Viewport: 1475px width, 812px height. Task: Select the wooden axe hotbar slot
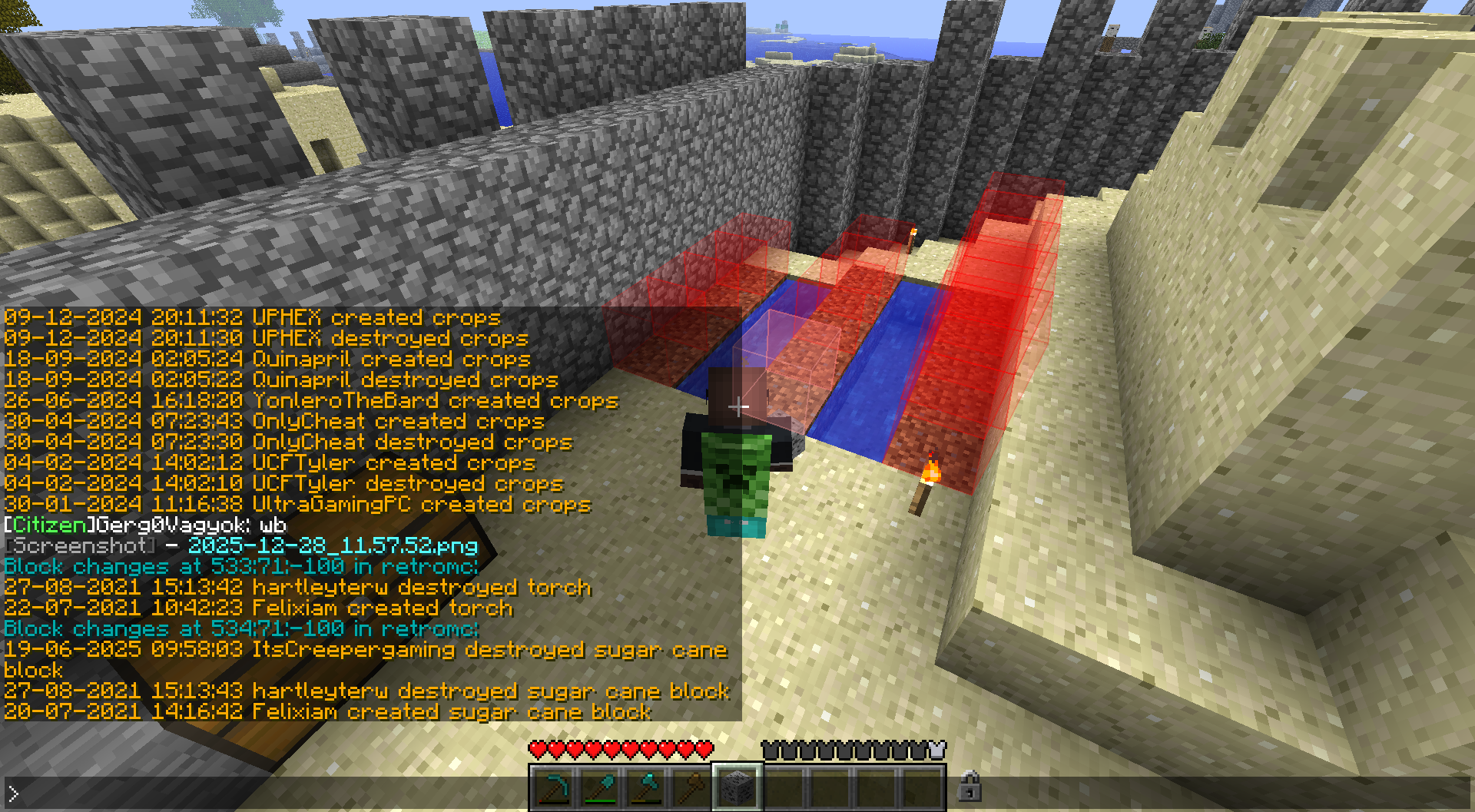pyautogui.click(x=691, y=788)
